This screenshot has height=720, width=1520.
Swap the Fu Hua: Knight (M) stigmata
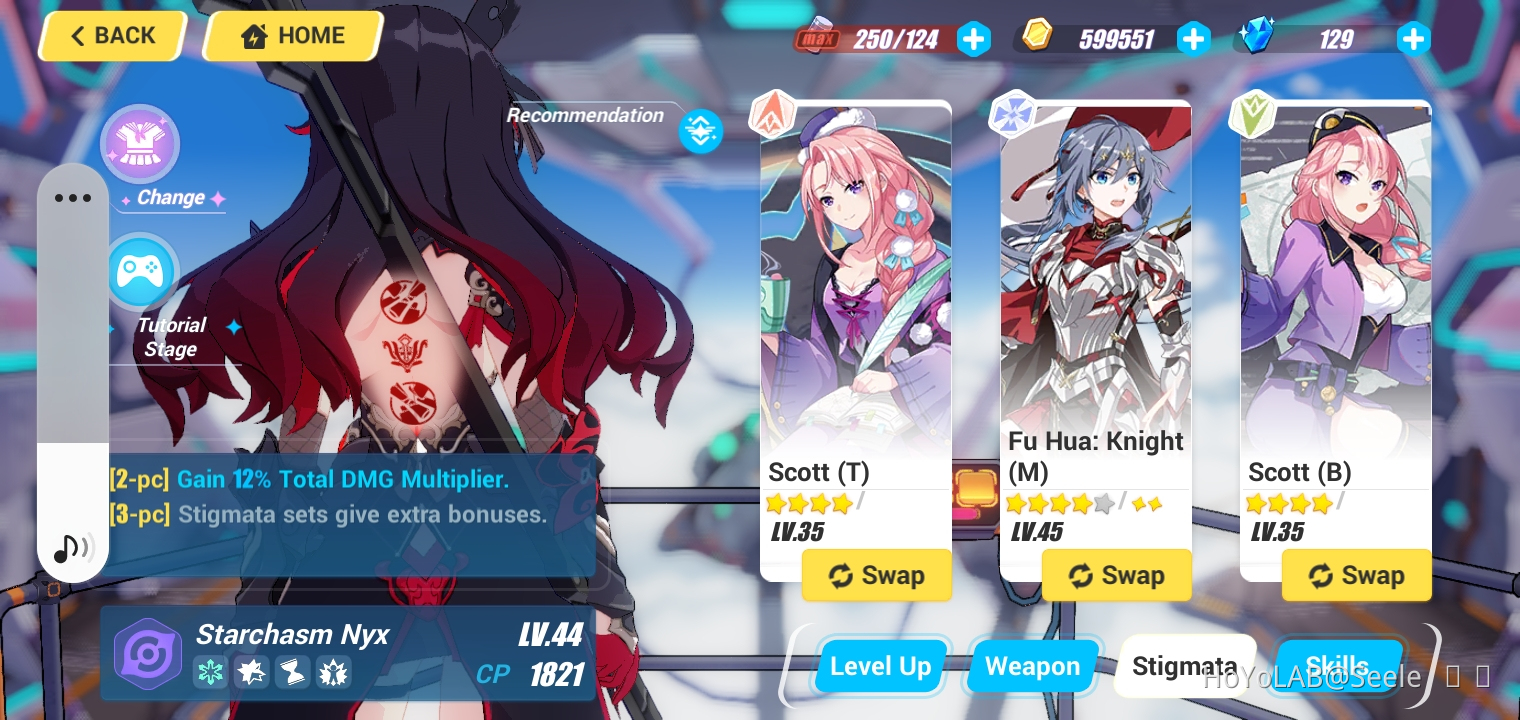click(1117, 575)
